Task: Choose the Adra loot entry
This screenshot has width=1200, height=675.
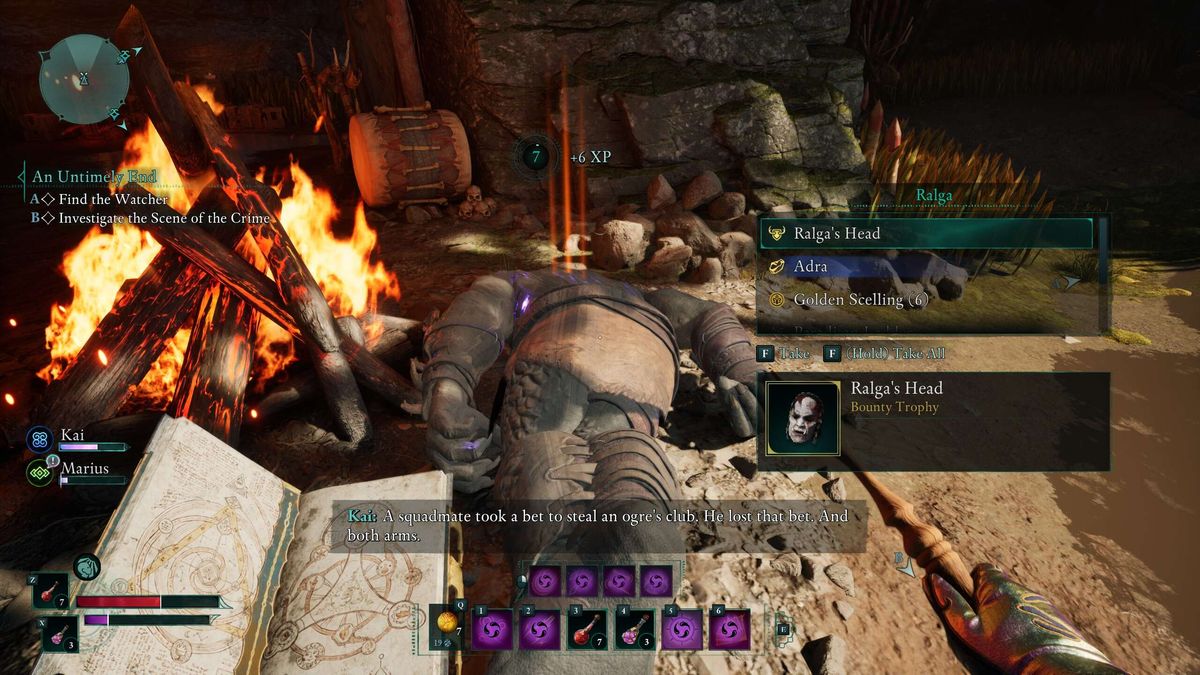Action: pyautogui.click(x=925, y=267)
